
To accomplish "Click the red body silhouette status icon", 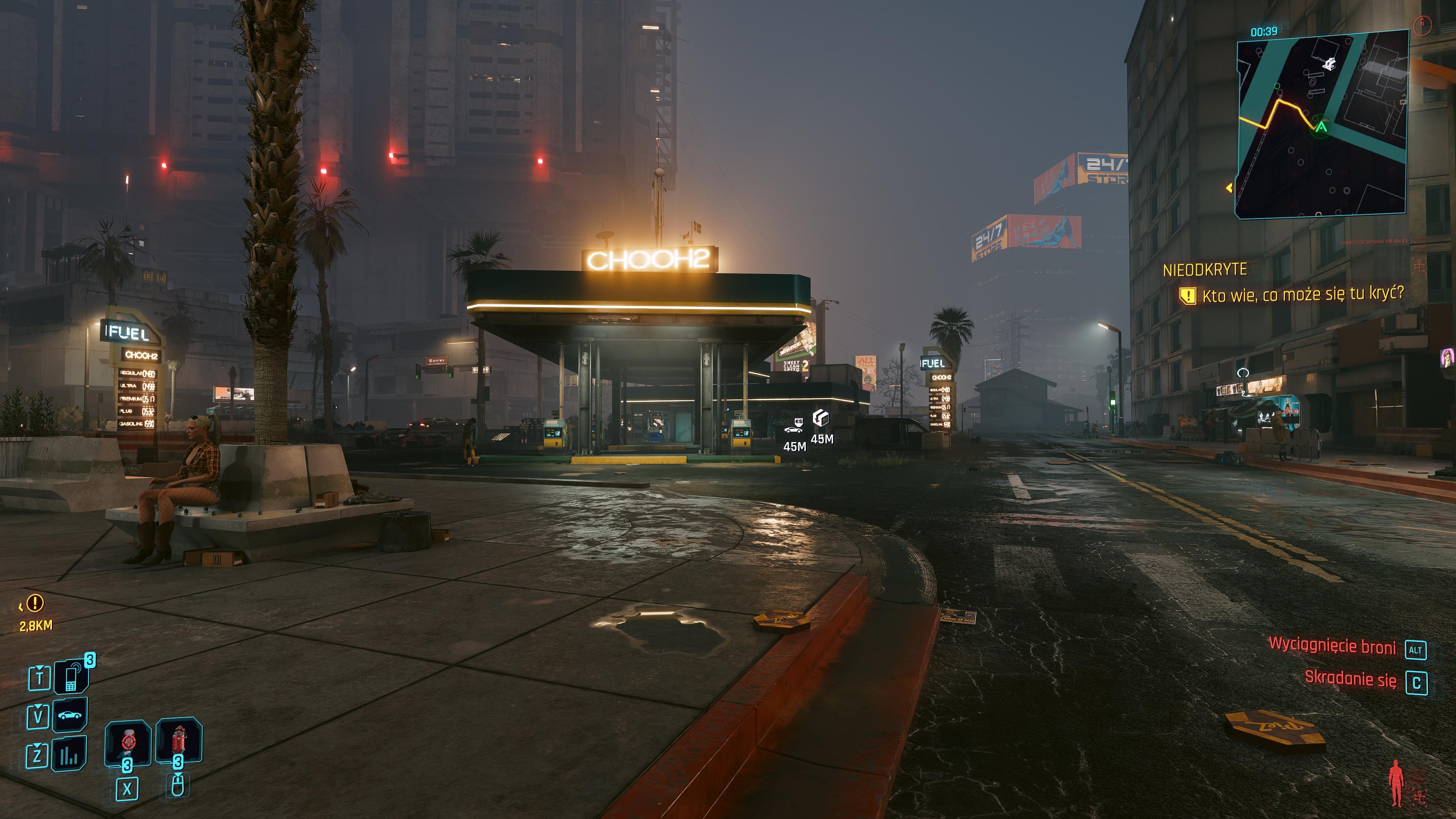I will point(1396,783).
